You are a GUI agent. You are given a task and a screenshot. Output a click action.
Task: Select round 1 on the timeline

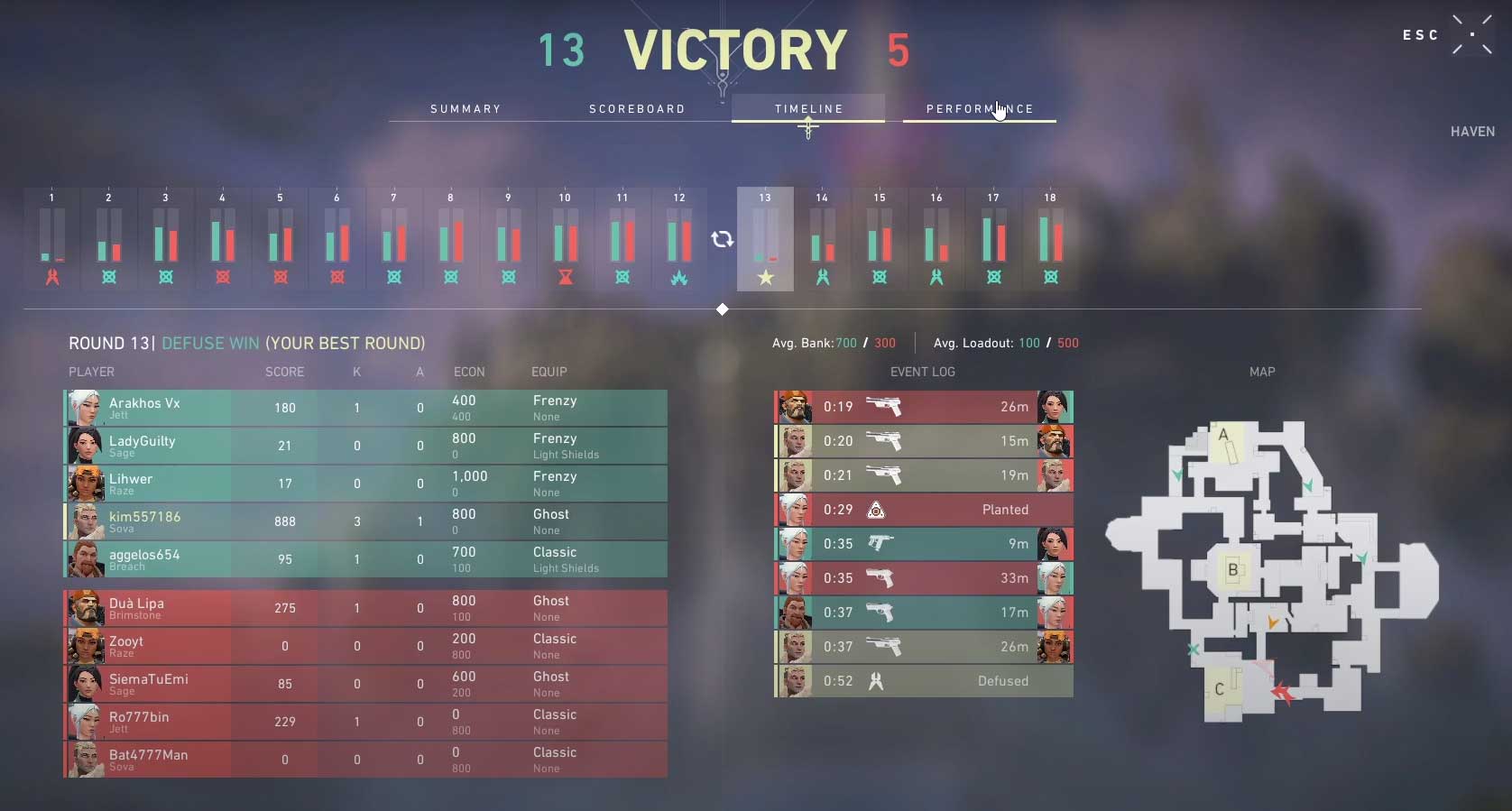coord(52,238)
